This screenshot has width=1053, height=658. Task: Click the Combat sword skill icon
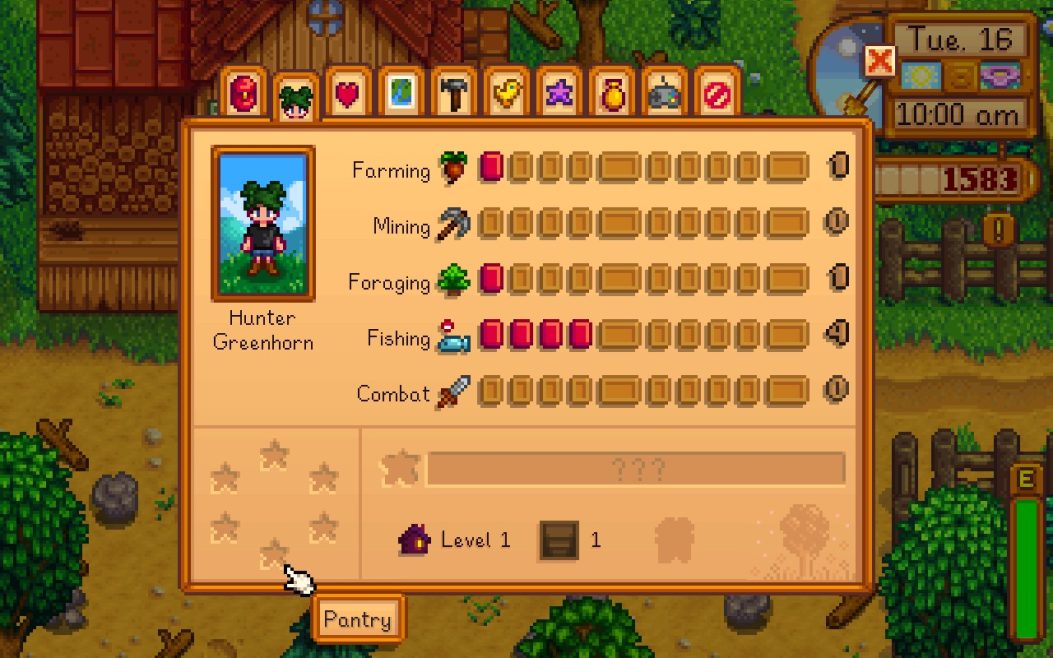pyautogui.click(x=453, y=392)
